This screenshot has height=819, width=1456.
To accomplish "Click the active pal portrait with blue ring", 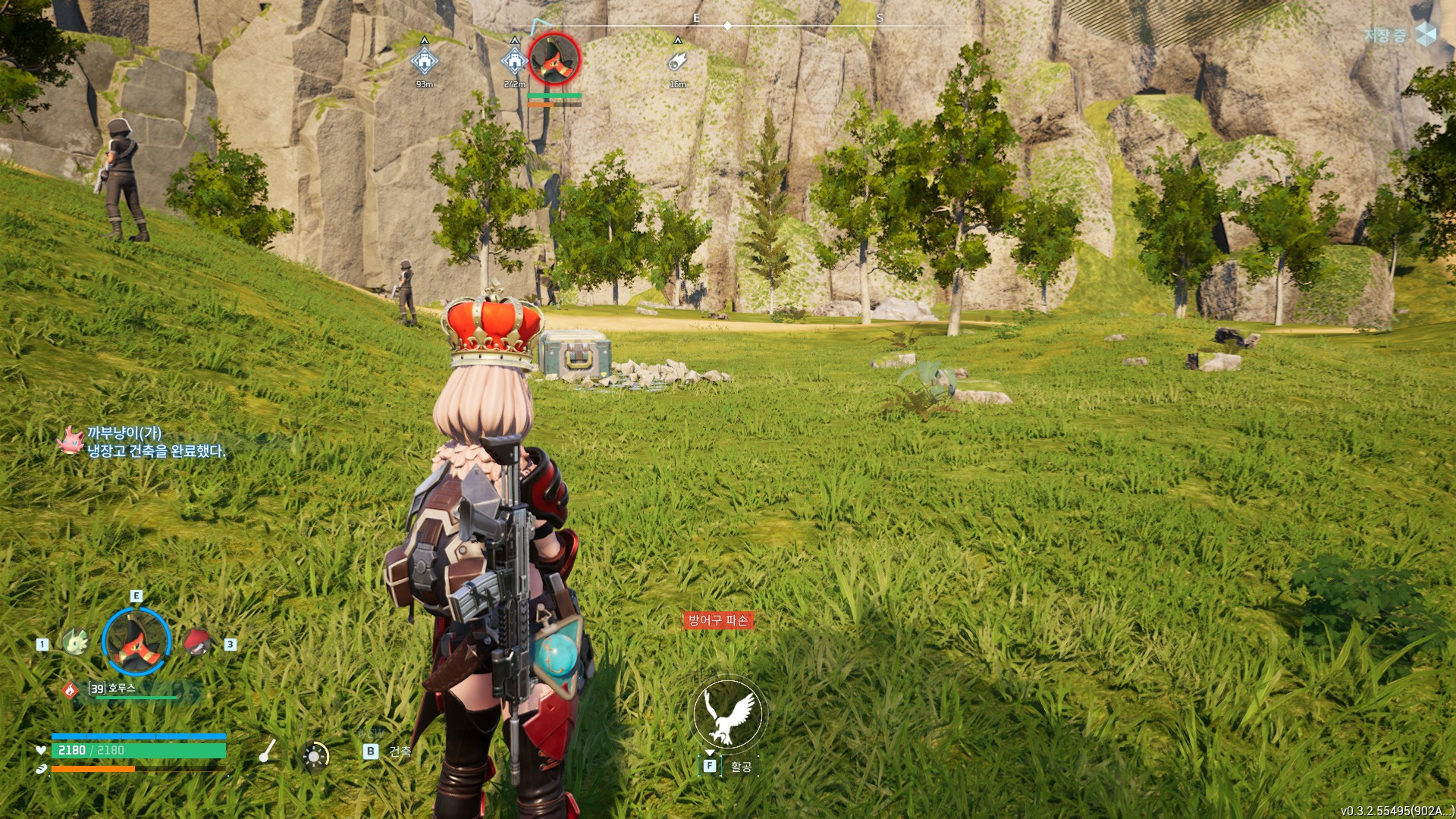I will [x=136, y=642].
